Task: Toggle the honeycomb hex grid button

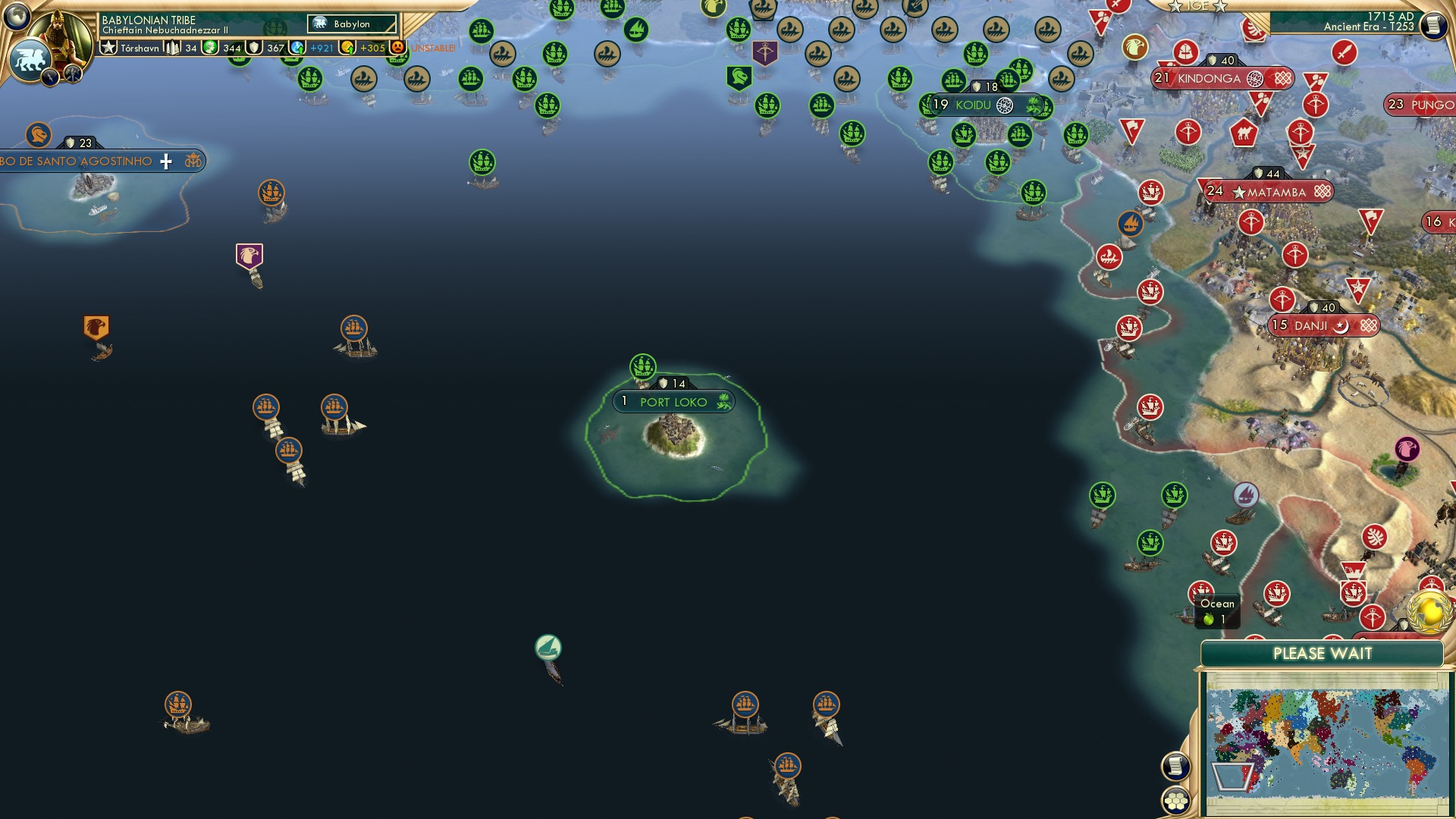Action: tap(1175, 801)
